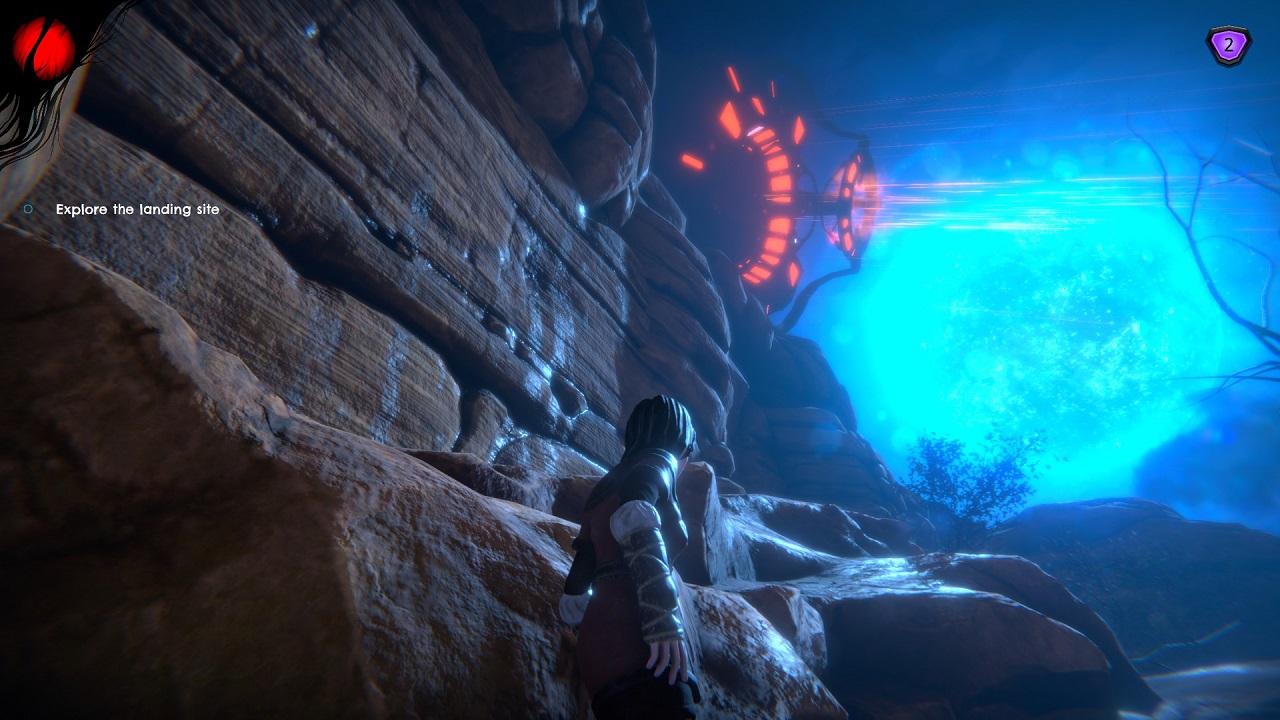
Task: Click the purple shield counter badge
Action: [1227, 46]
